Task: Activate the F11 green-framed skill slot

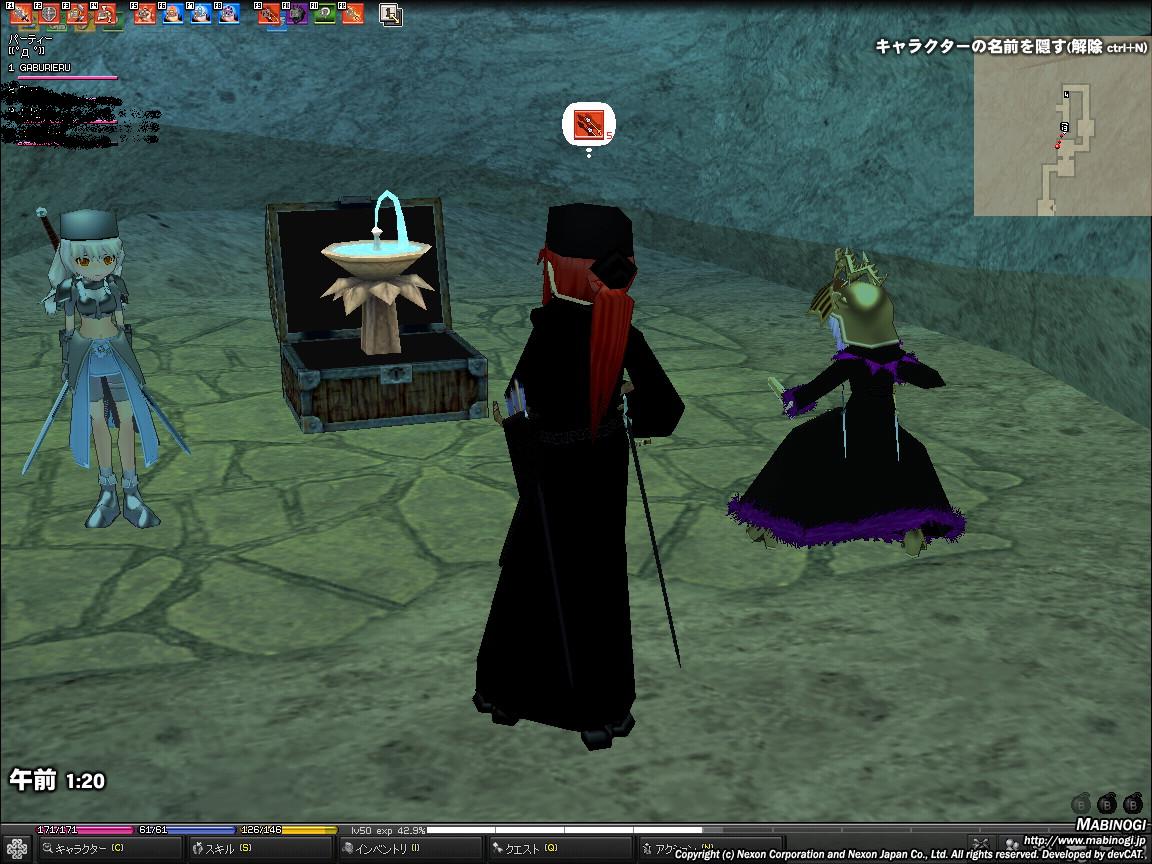Action: click(324, 14)
